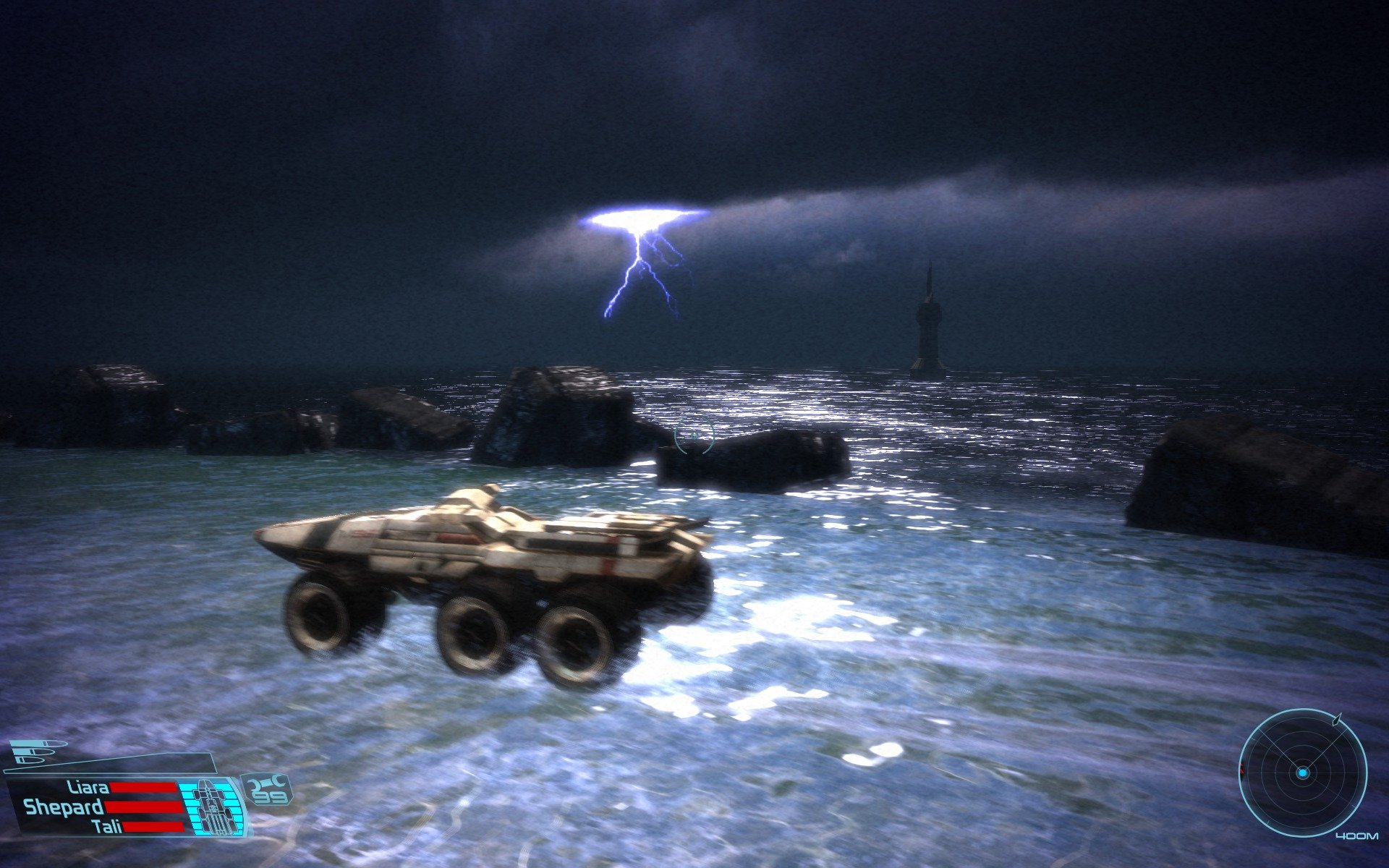
Task: Click the red enemy markers on radar
Action: coord(1241,769)
